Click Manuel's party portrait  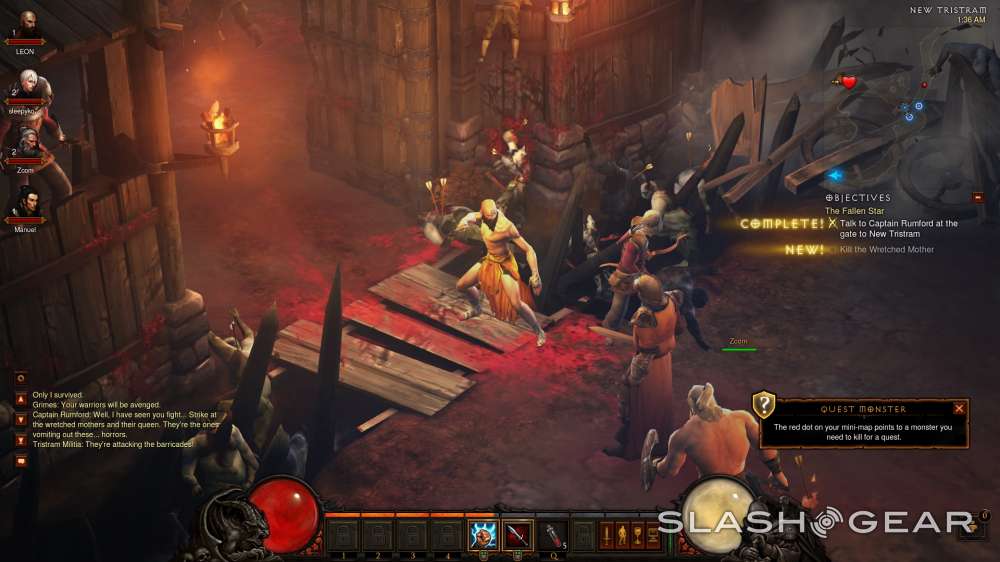(26, 203)
